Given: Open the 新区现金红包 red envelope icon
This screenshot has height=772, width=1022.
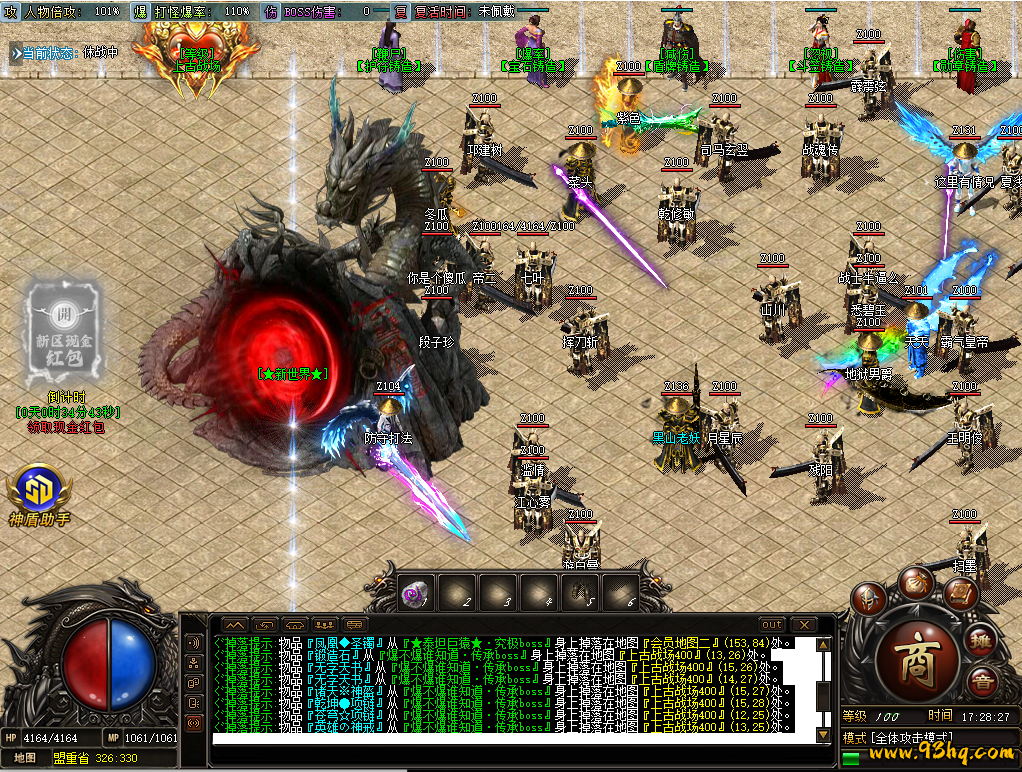Looking at the screenshot, I should click(x=64, y=327).
